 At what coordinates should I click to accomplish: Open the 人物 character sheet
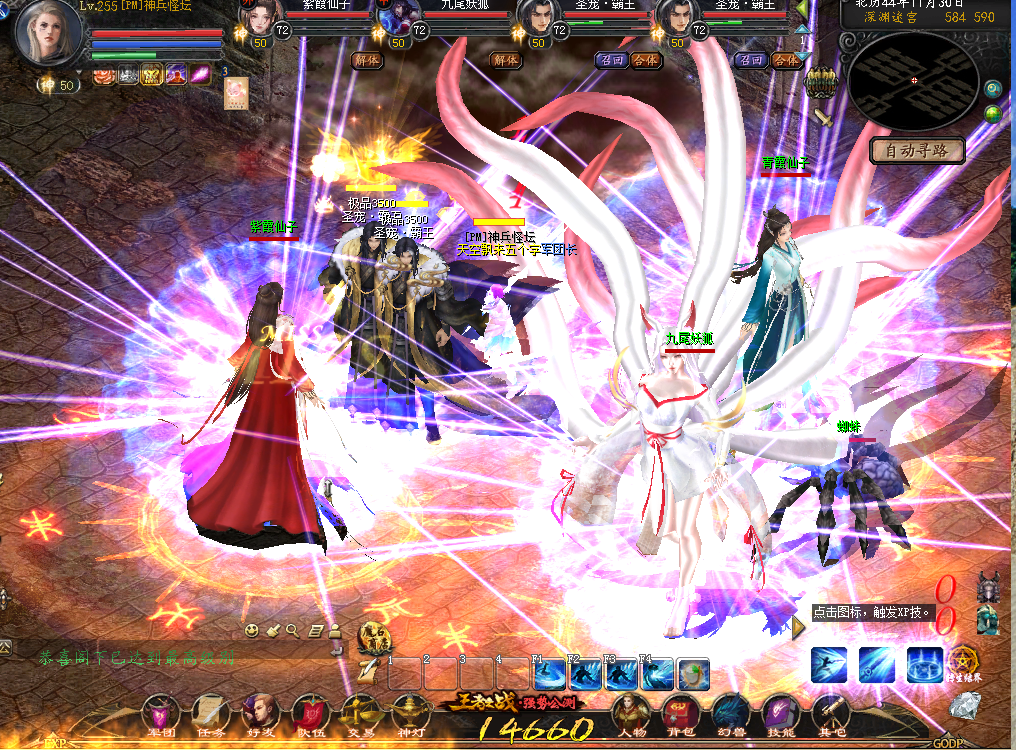point(631,714)
